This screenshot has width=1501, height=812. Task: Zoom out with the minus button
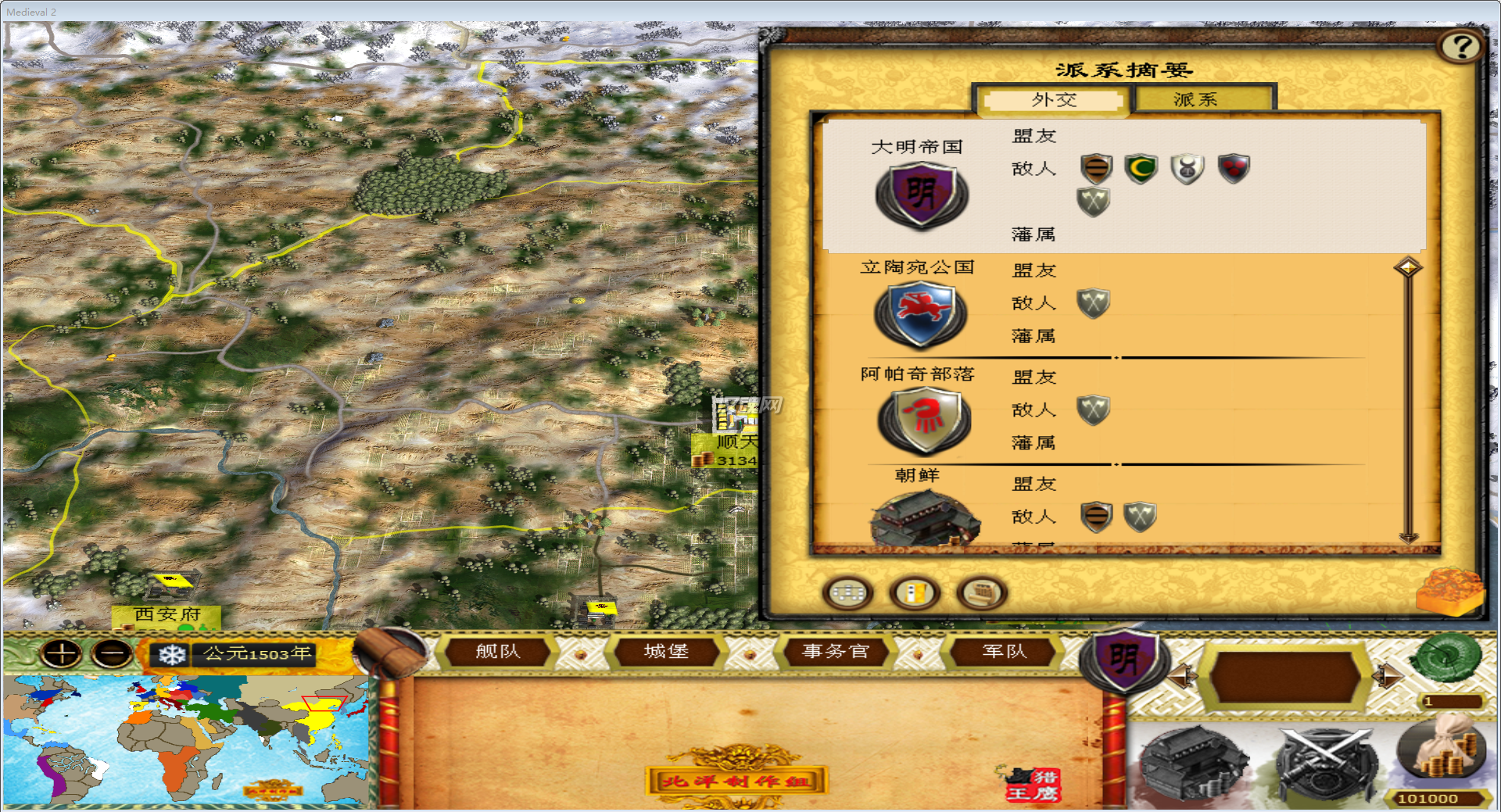[112, 653]
